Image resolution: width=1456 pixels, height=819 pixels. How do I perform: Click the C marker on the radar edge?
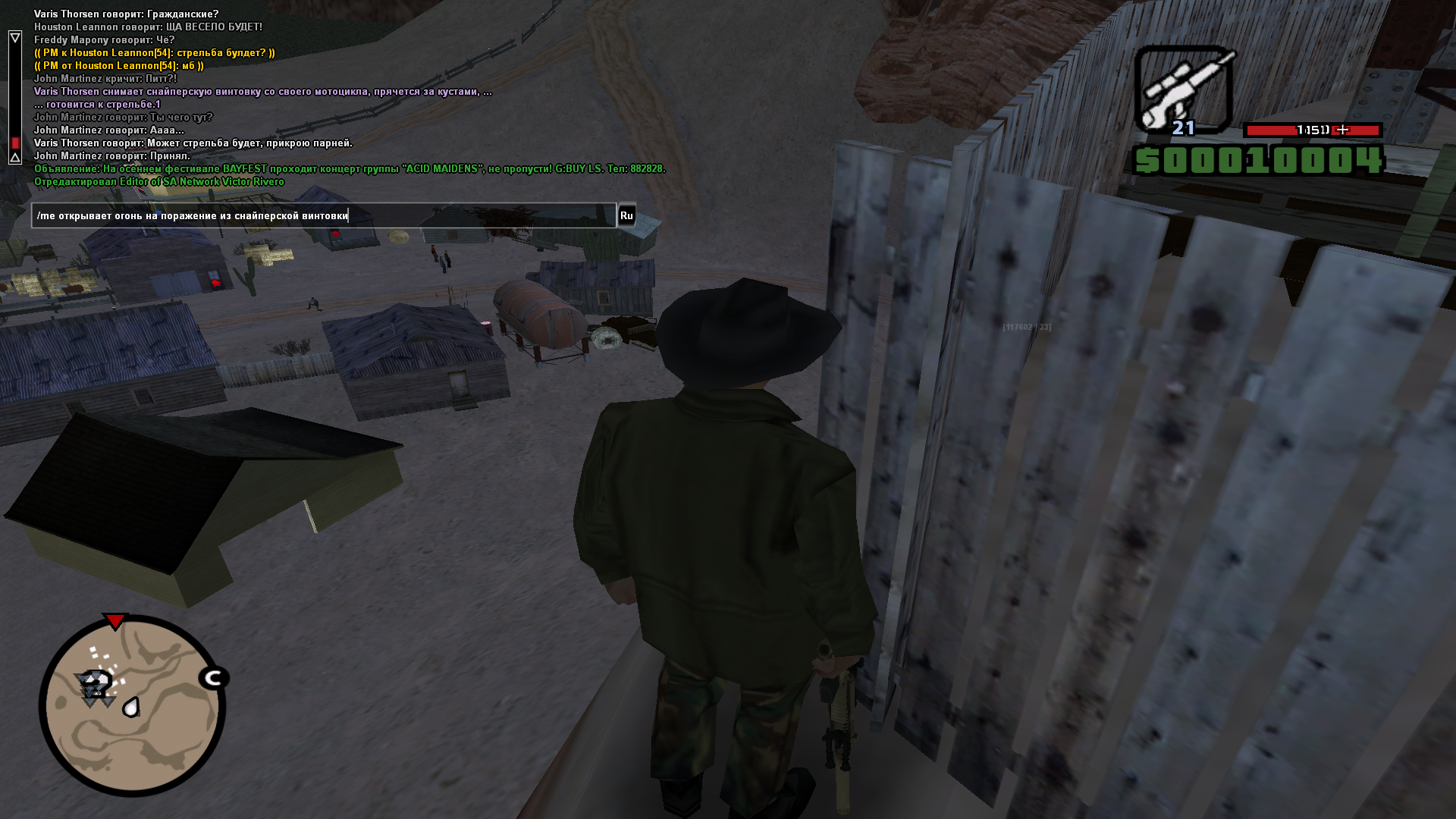(214, 678)
